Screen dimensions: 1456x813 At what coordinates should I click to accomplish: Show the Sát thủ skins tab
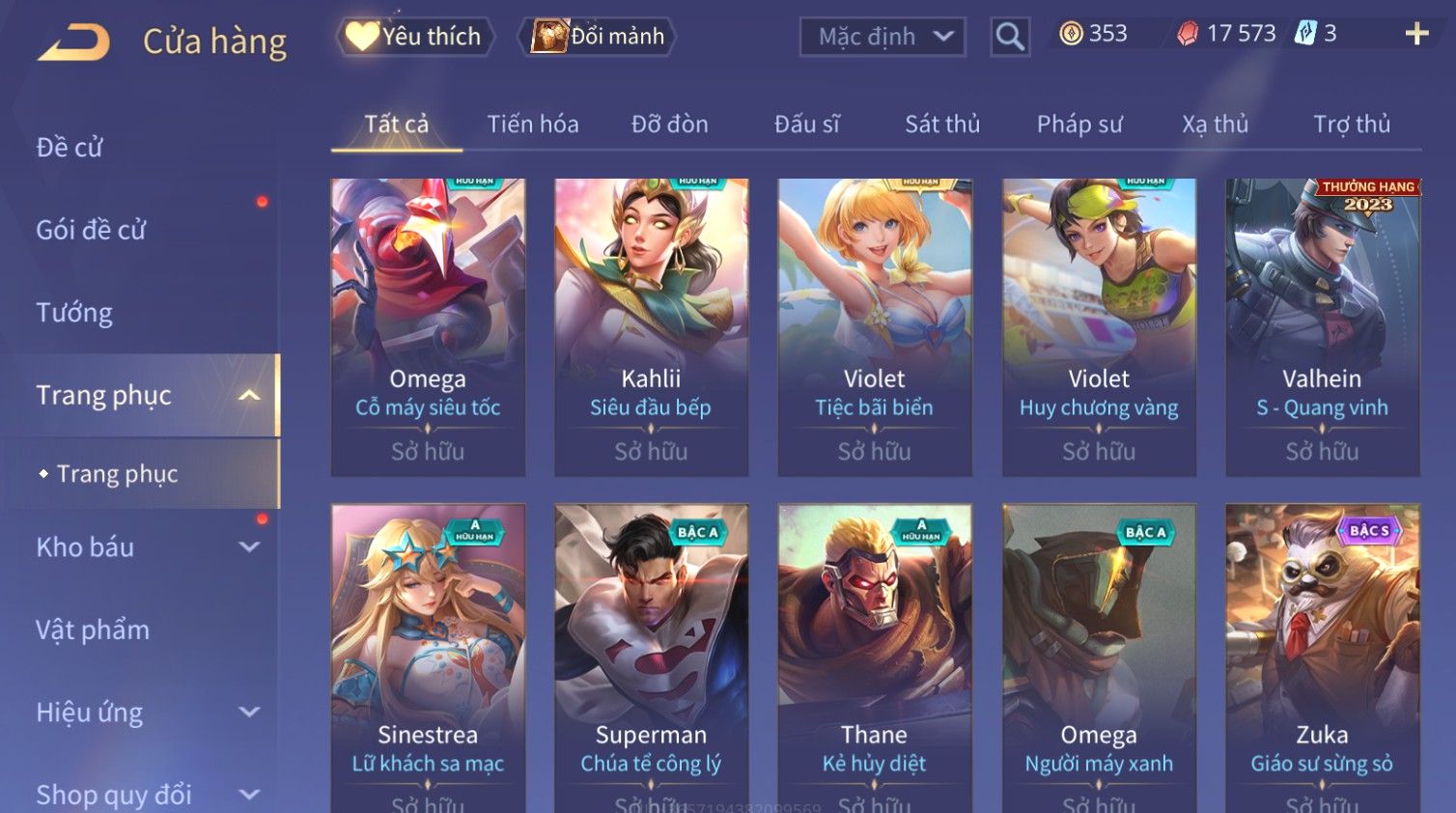tap(942, 125)
